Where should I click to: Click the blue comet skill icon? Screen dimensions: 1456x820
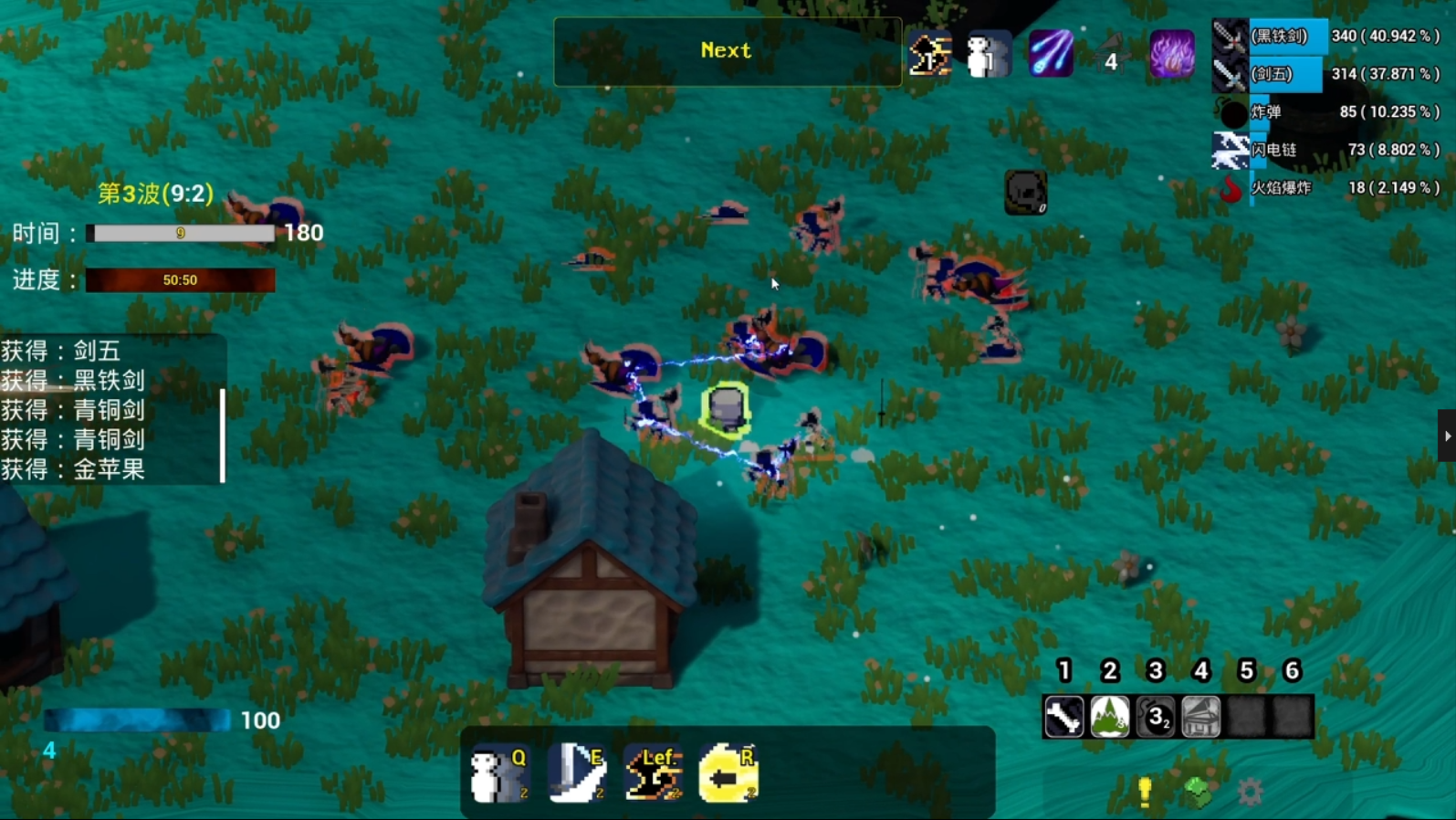[1051, 54]
